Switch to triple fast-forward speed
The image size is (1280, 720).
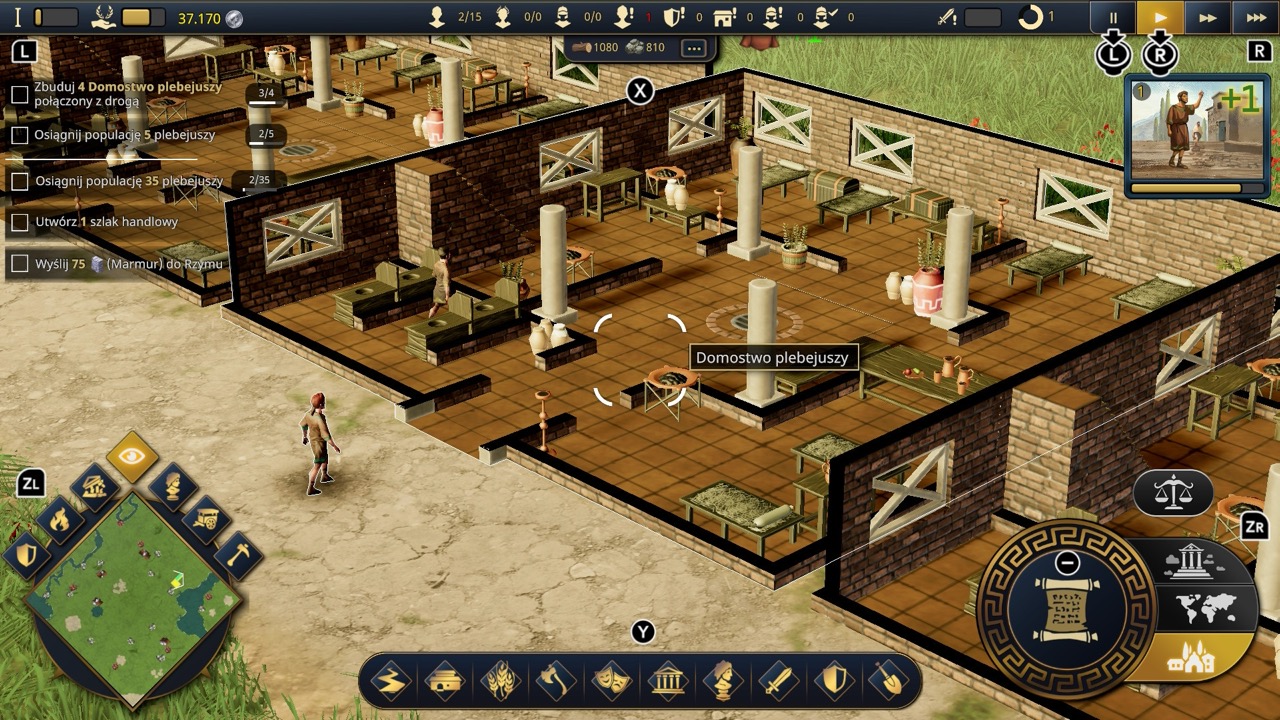pyautogui.click(x=1256, y=17)
